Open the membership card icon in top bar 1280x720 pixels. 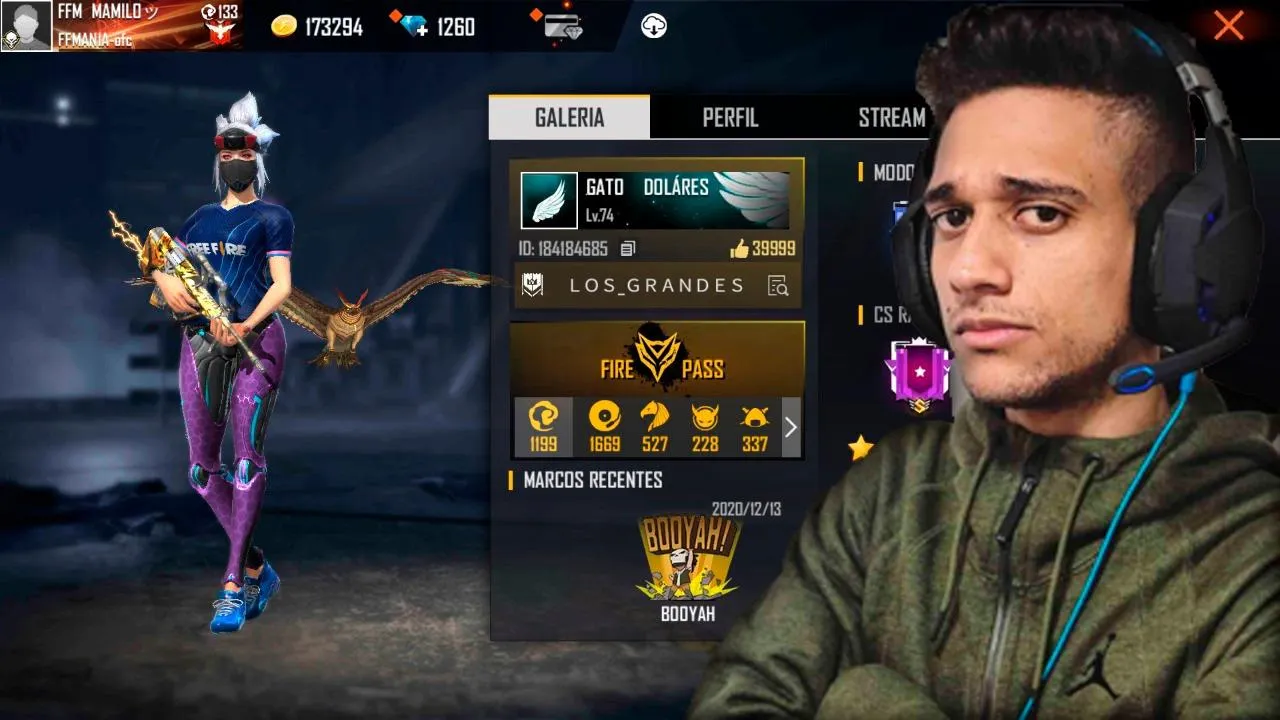click(557, 25)
